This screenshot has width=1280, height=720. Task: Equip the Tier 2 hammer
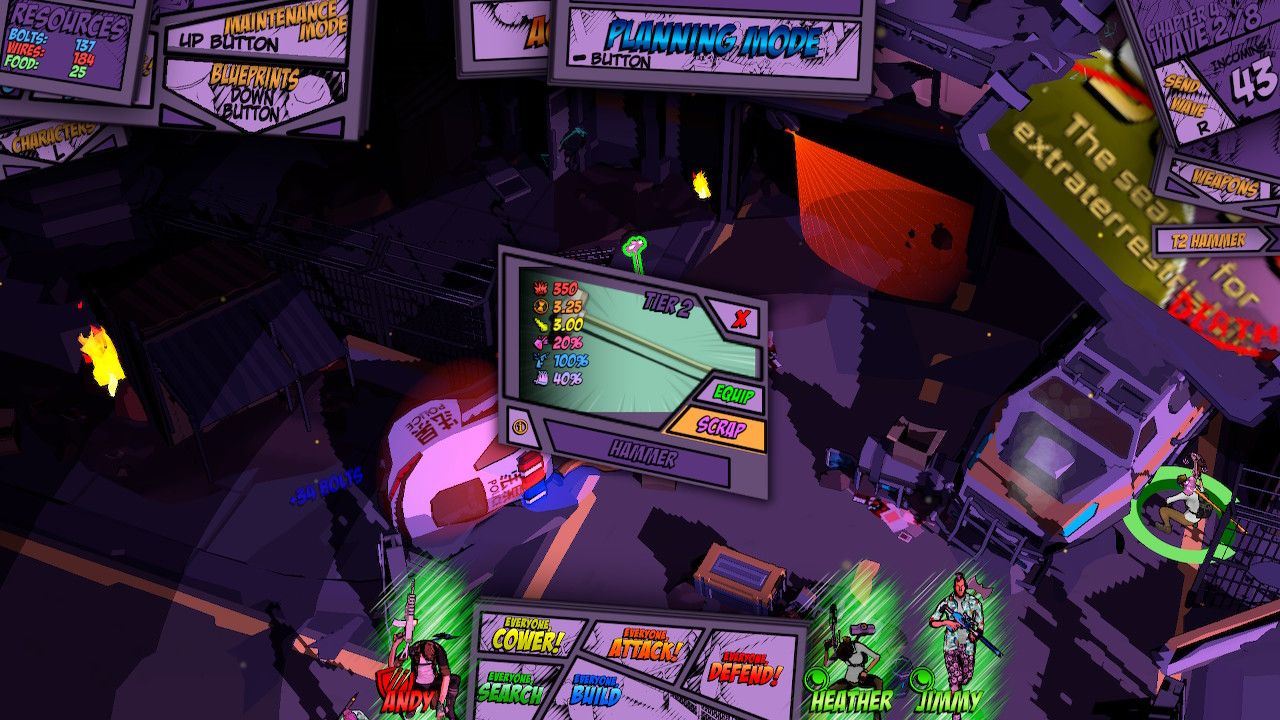[736, 393]
